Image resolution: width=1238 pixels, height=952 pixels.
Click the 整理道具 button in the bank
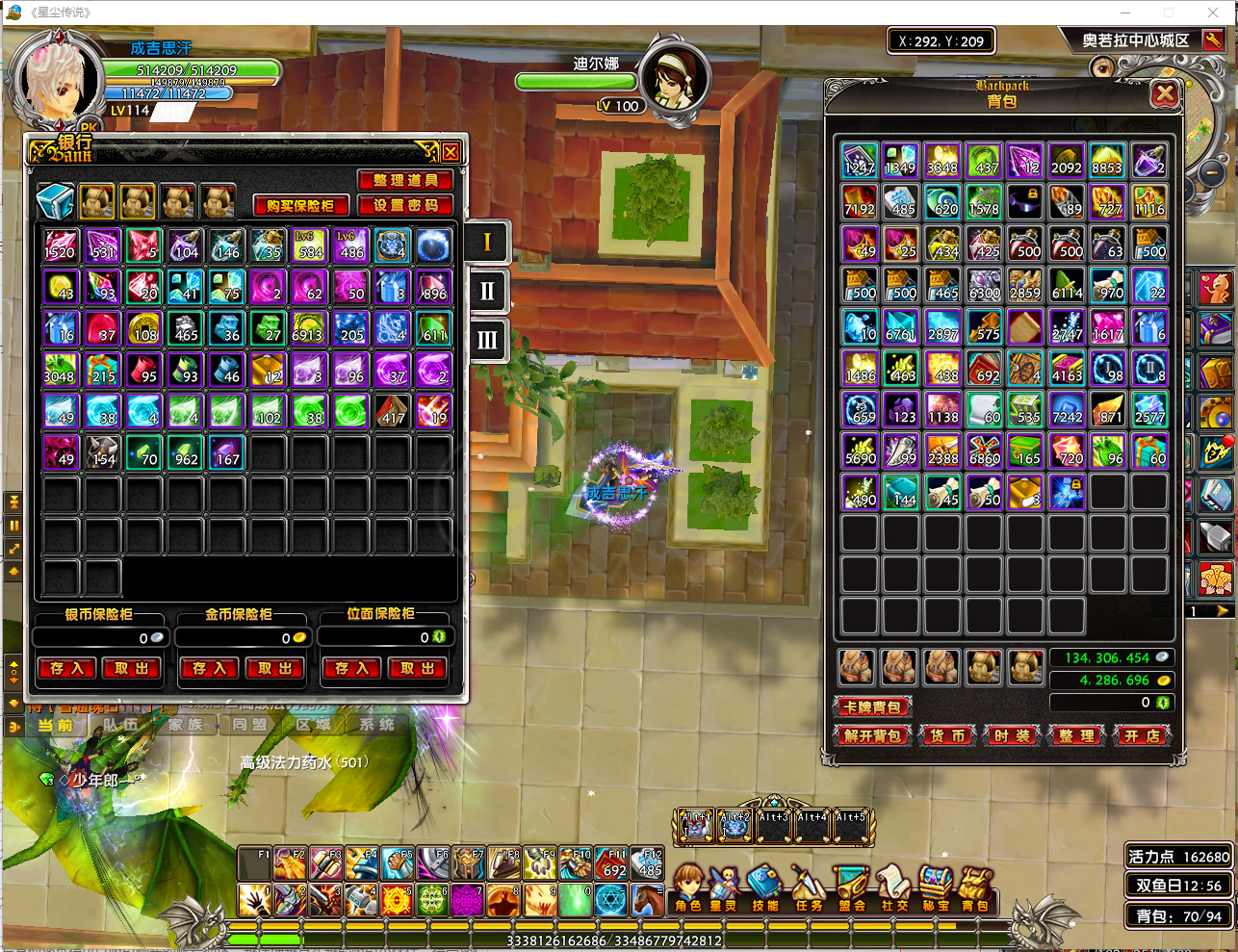[x=405, y=180]
